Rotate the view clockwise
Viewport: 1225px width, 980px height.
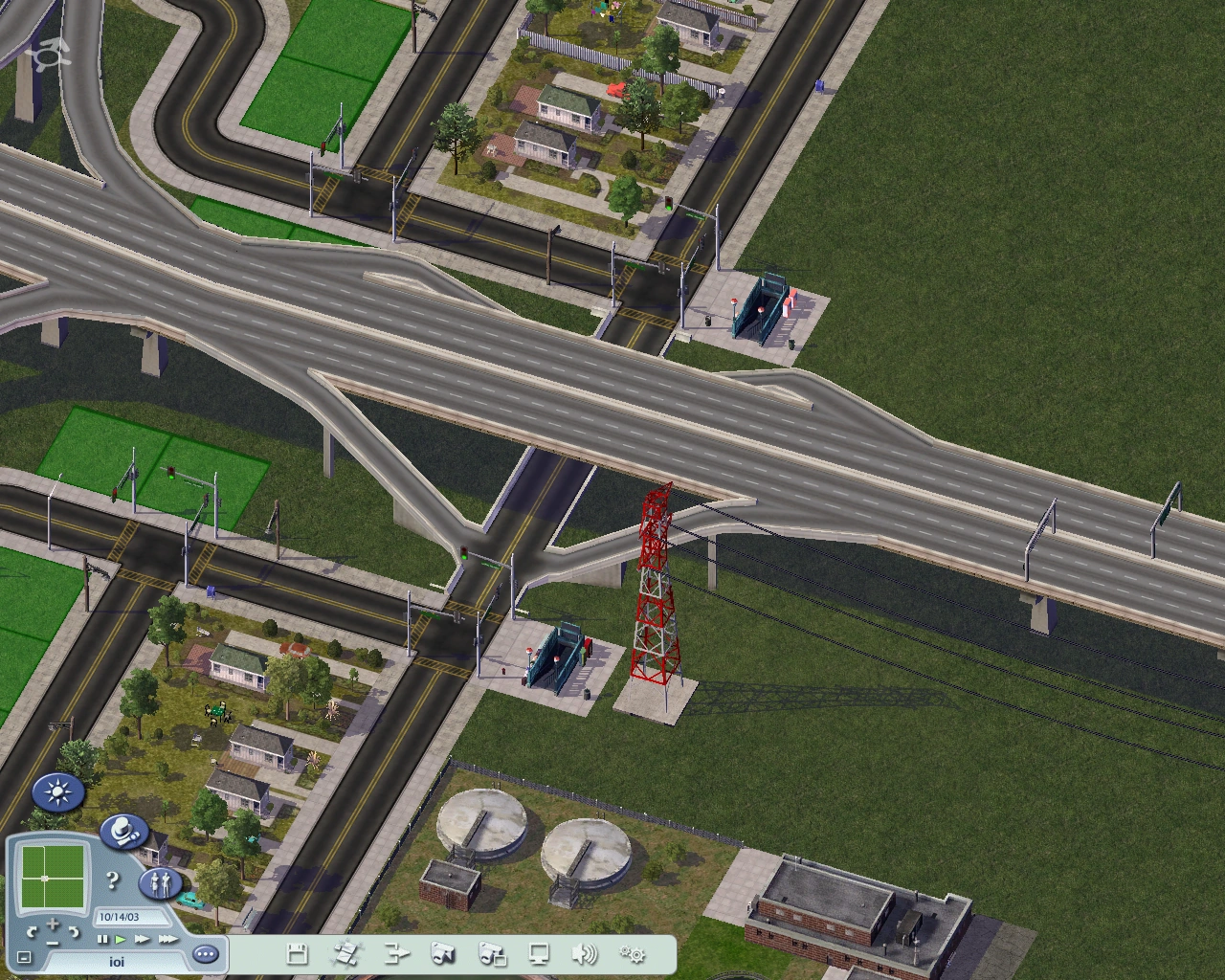pyautogui.click(x=74, y=932)
